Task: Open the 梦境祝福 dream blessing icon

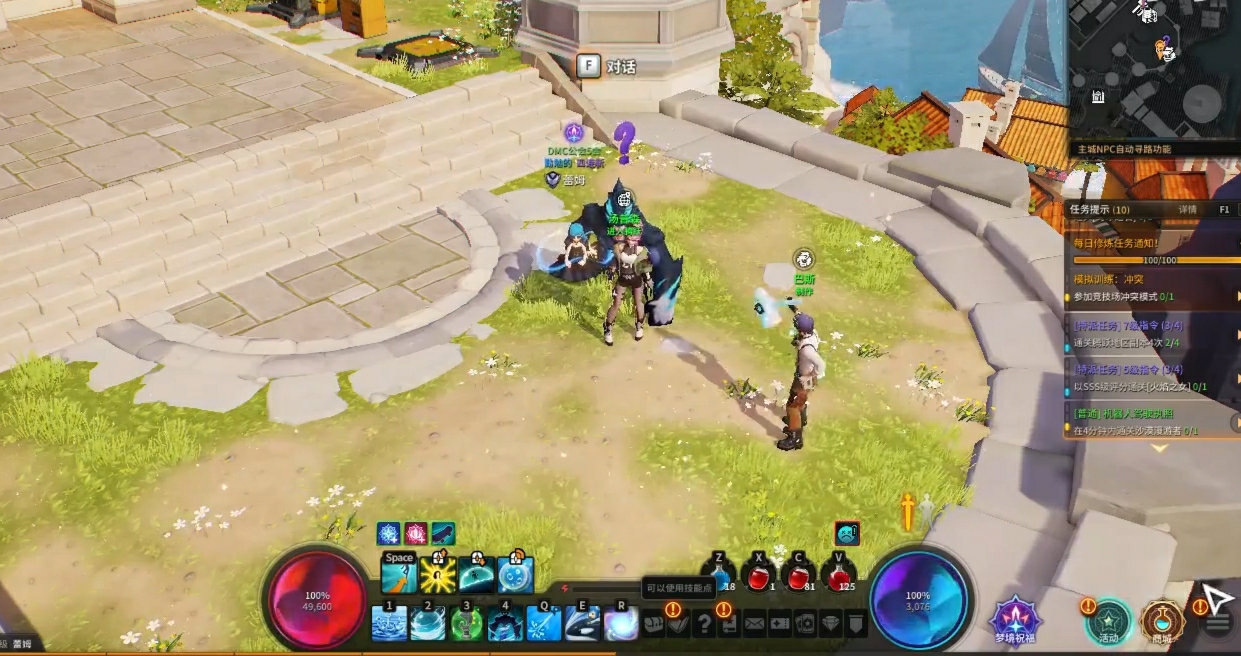Action: click(x=1016, y=617)
